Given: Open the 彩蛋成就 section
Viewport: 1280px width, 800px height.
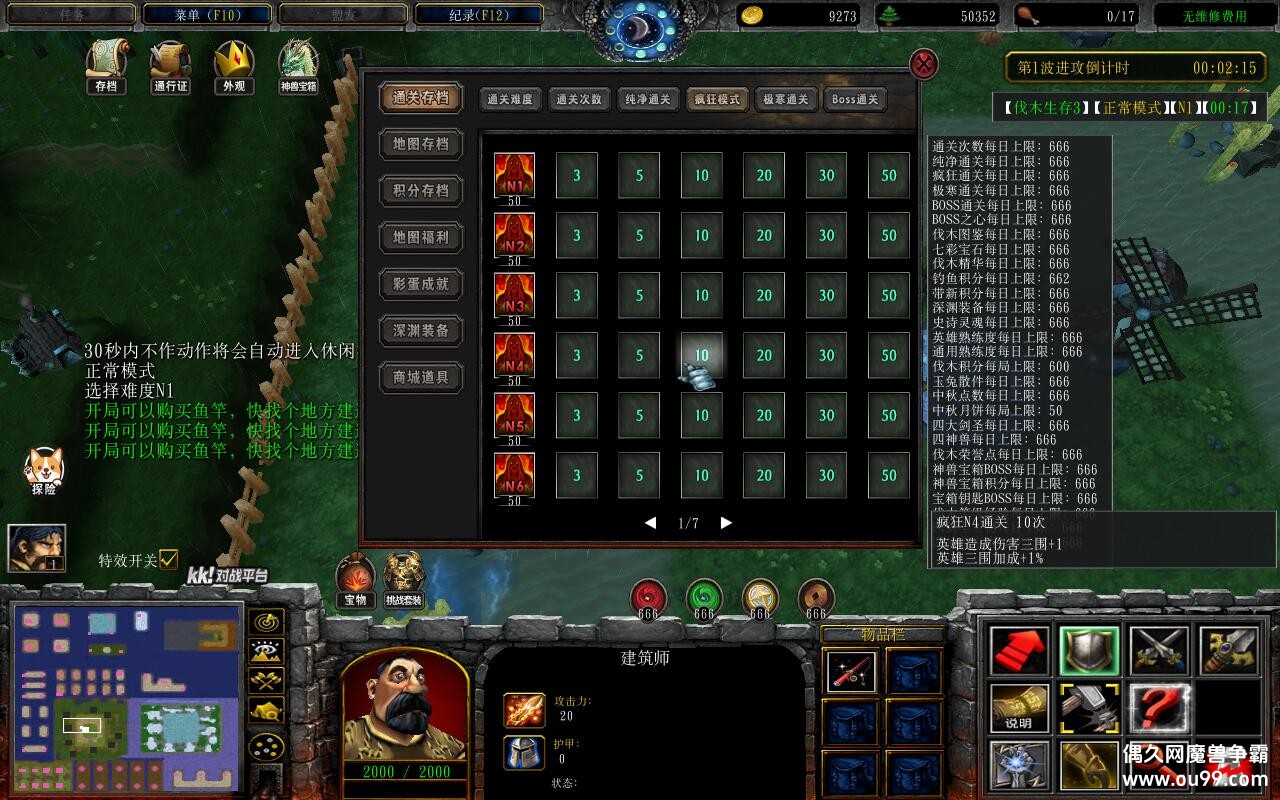Looking at the screenshot, I should pos(421,284).
